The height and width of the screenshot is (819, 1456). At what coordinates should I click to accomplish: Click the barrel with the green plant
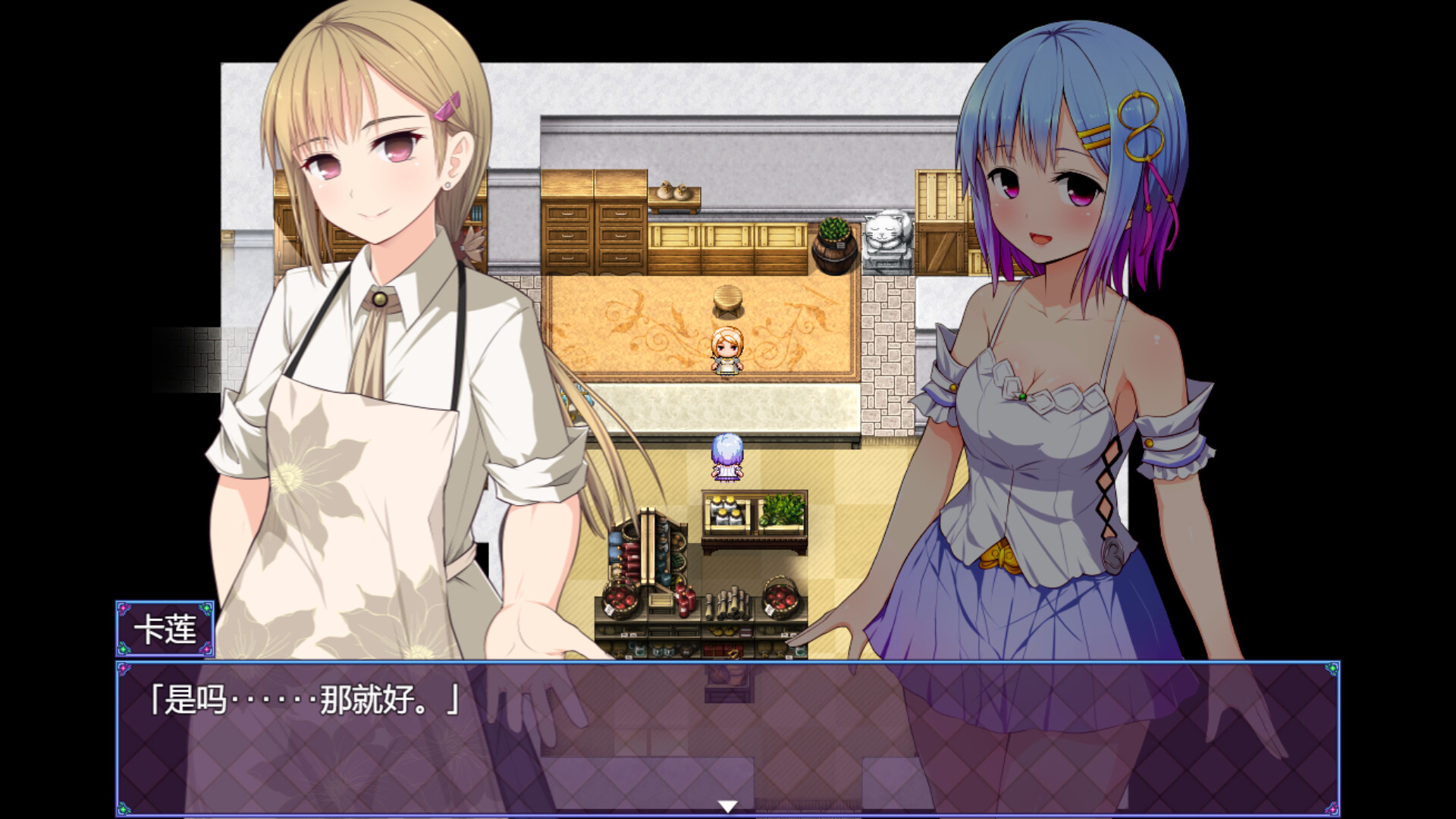(833, 243)
